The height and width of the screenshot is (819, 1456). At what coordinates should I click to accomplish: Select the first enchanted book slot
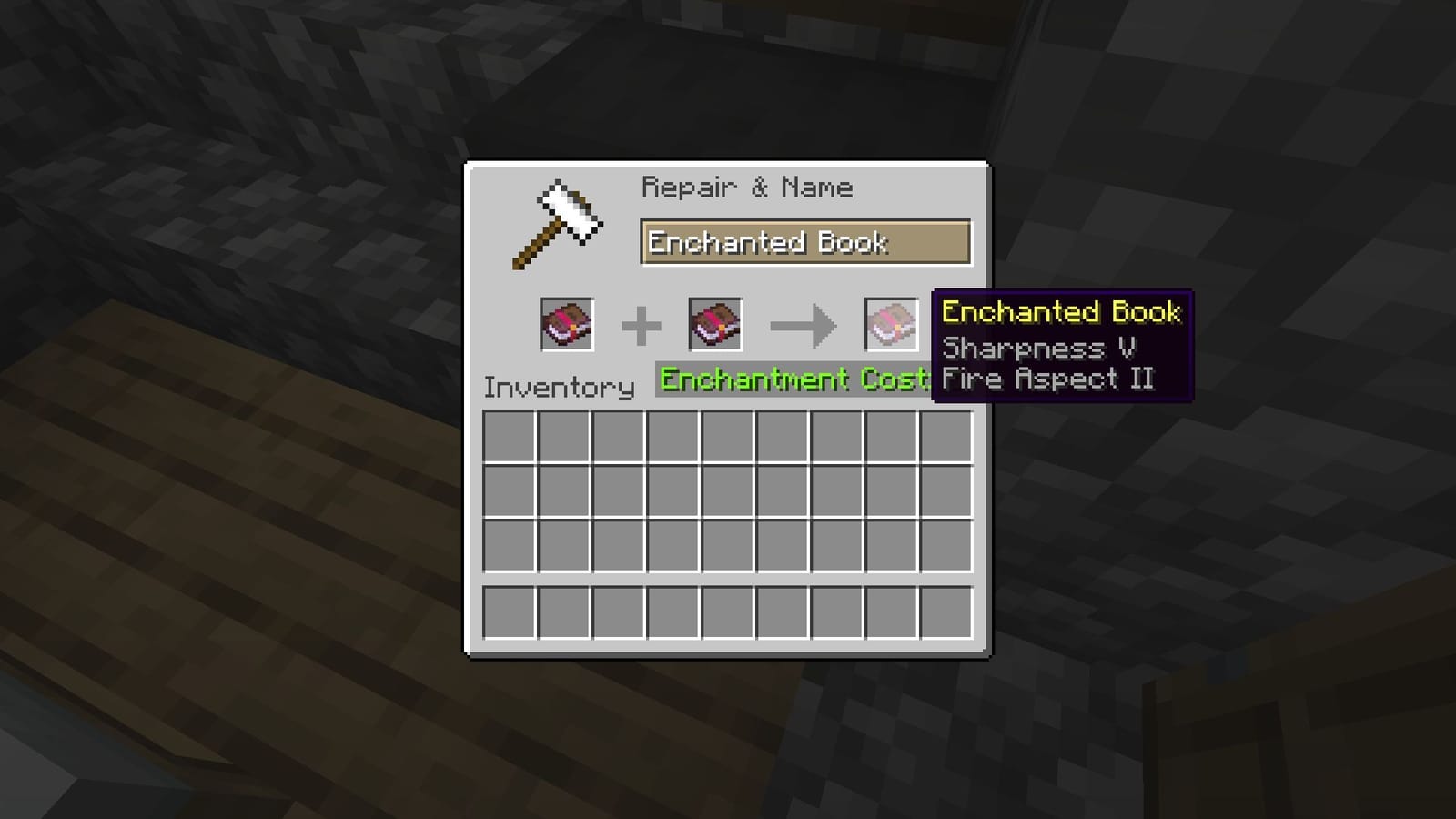coord(567,324)
